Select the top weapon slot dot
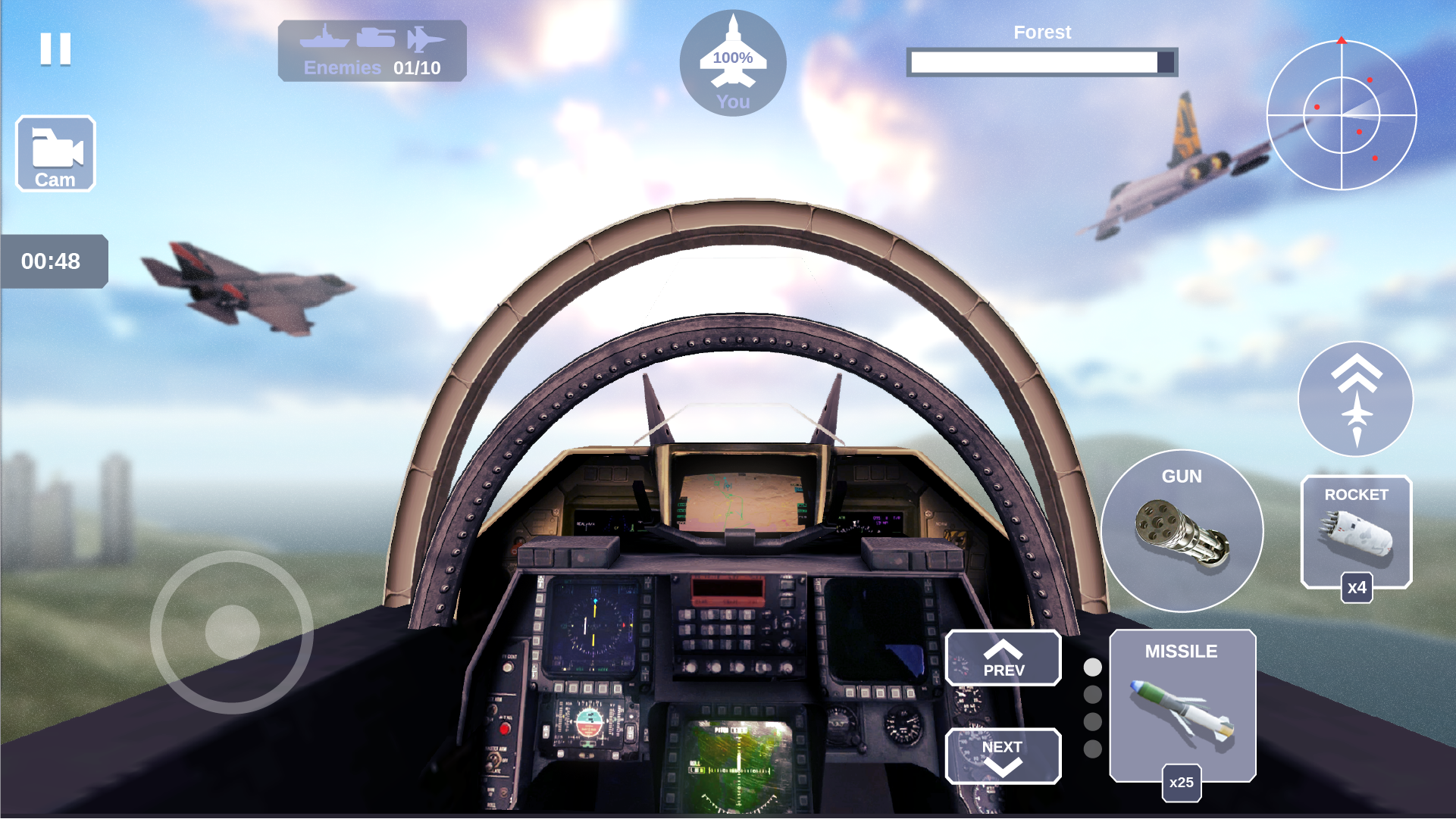Viewport: 1456px width, 819px height. point(1091,669)
